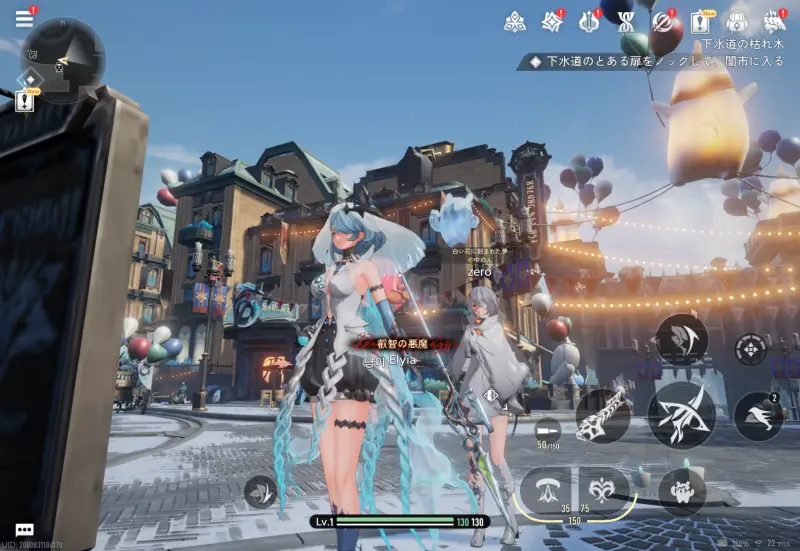Click the diamond quest marker beside the minimap
This screenshot has height=551, width=800.
(x=31, y=79)
